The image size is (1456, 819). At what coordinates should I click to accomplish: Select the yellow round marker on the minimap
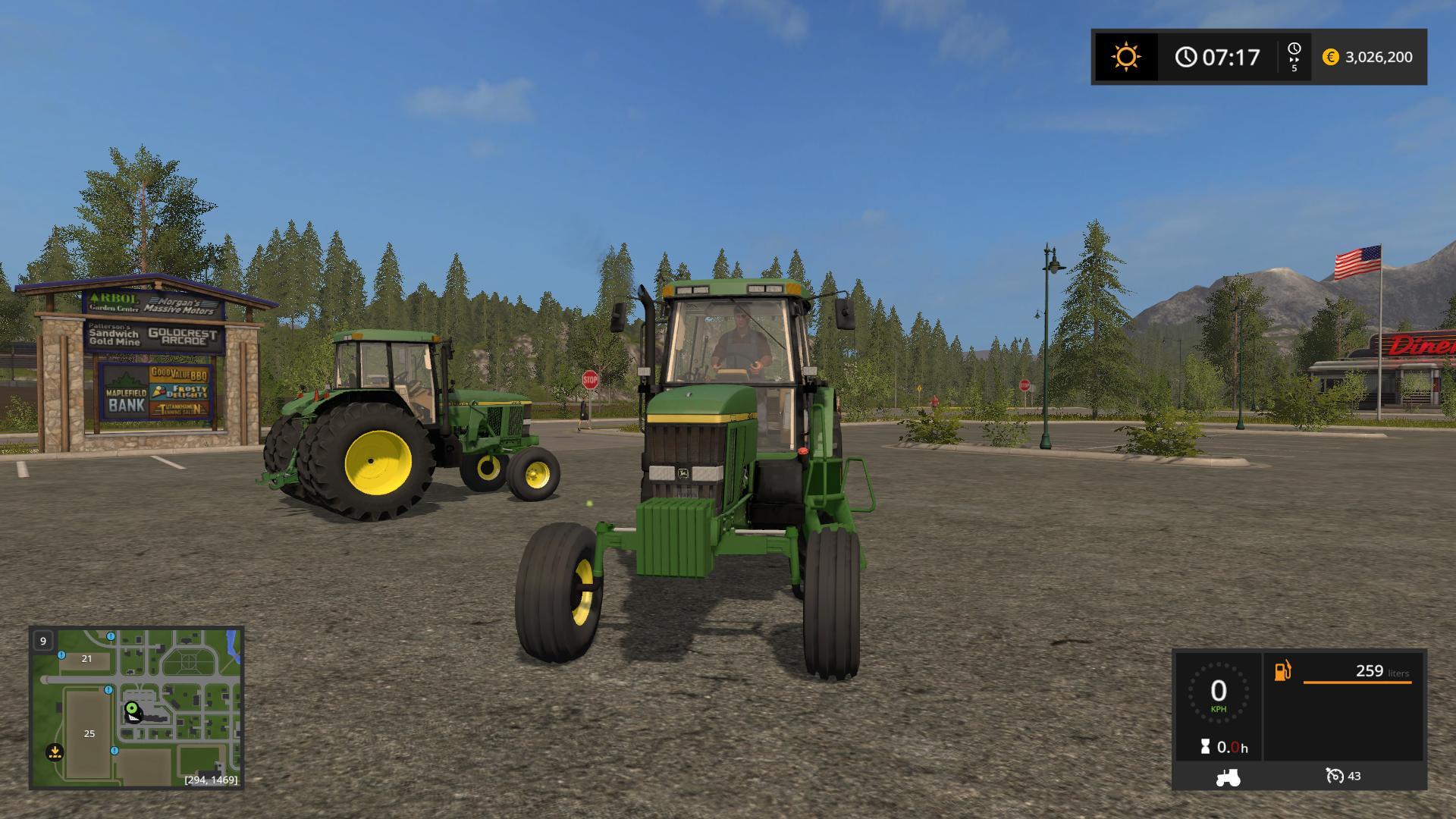pos(55,752)
